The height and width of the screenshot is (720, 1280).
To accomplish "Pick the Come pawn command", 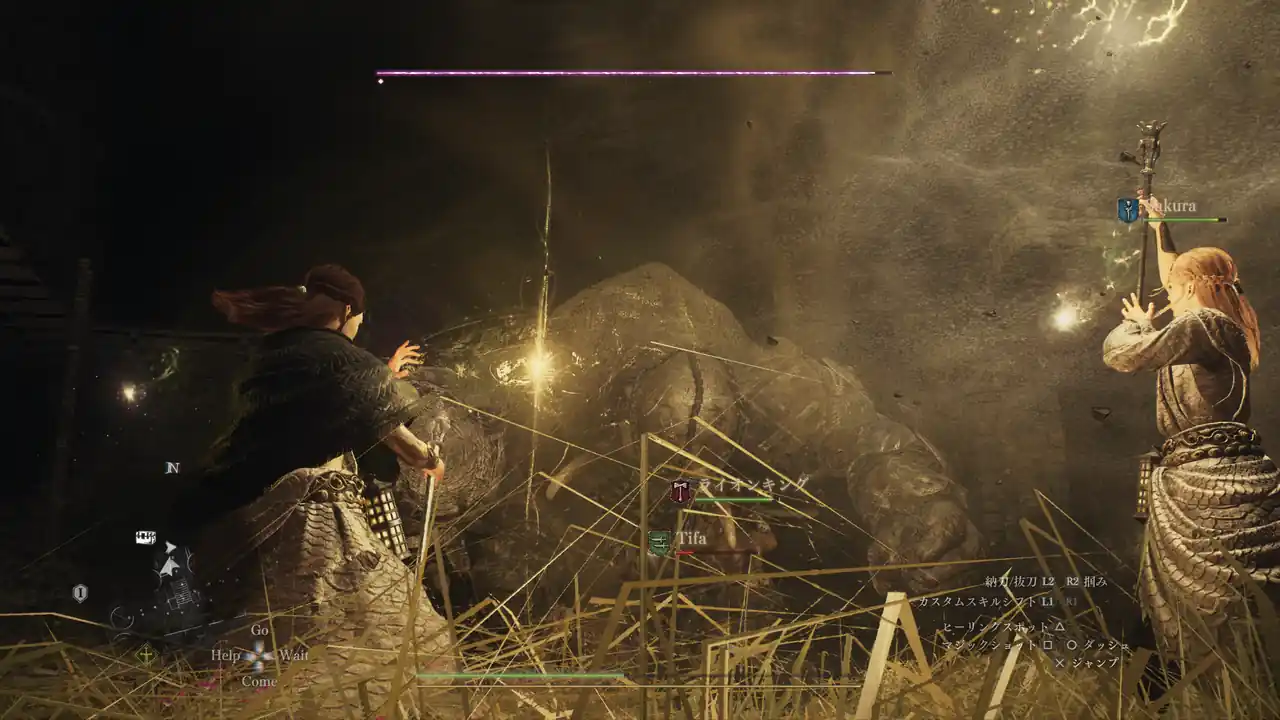I will tap(259, 681).
